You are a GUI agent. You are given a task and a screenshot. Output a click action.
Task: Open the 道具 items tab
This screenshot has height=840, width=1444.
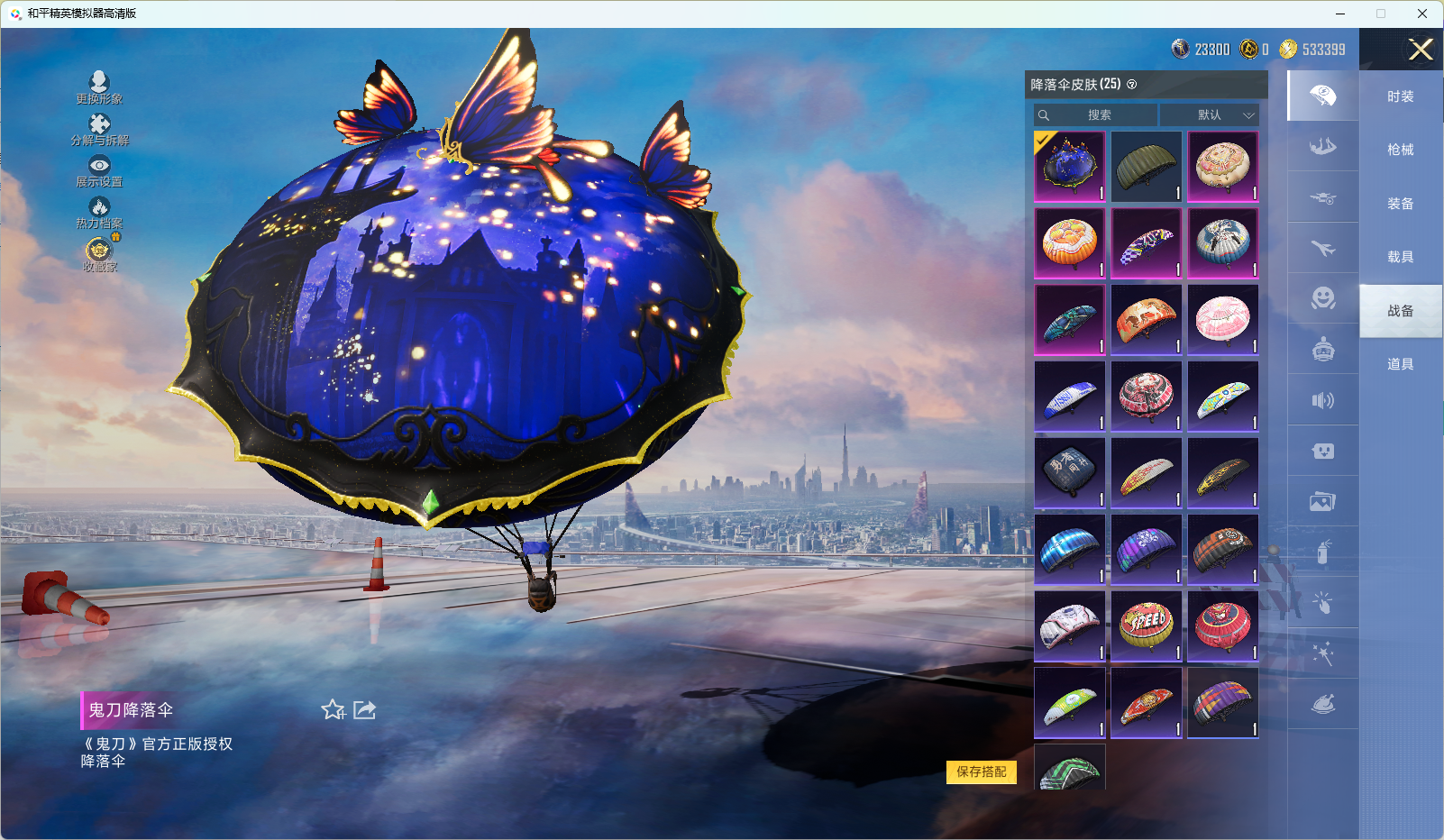coord(1400,364)
